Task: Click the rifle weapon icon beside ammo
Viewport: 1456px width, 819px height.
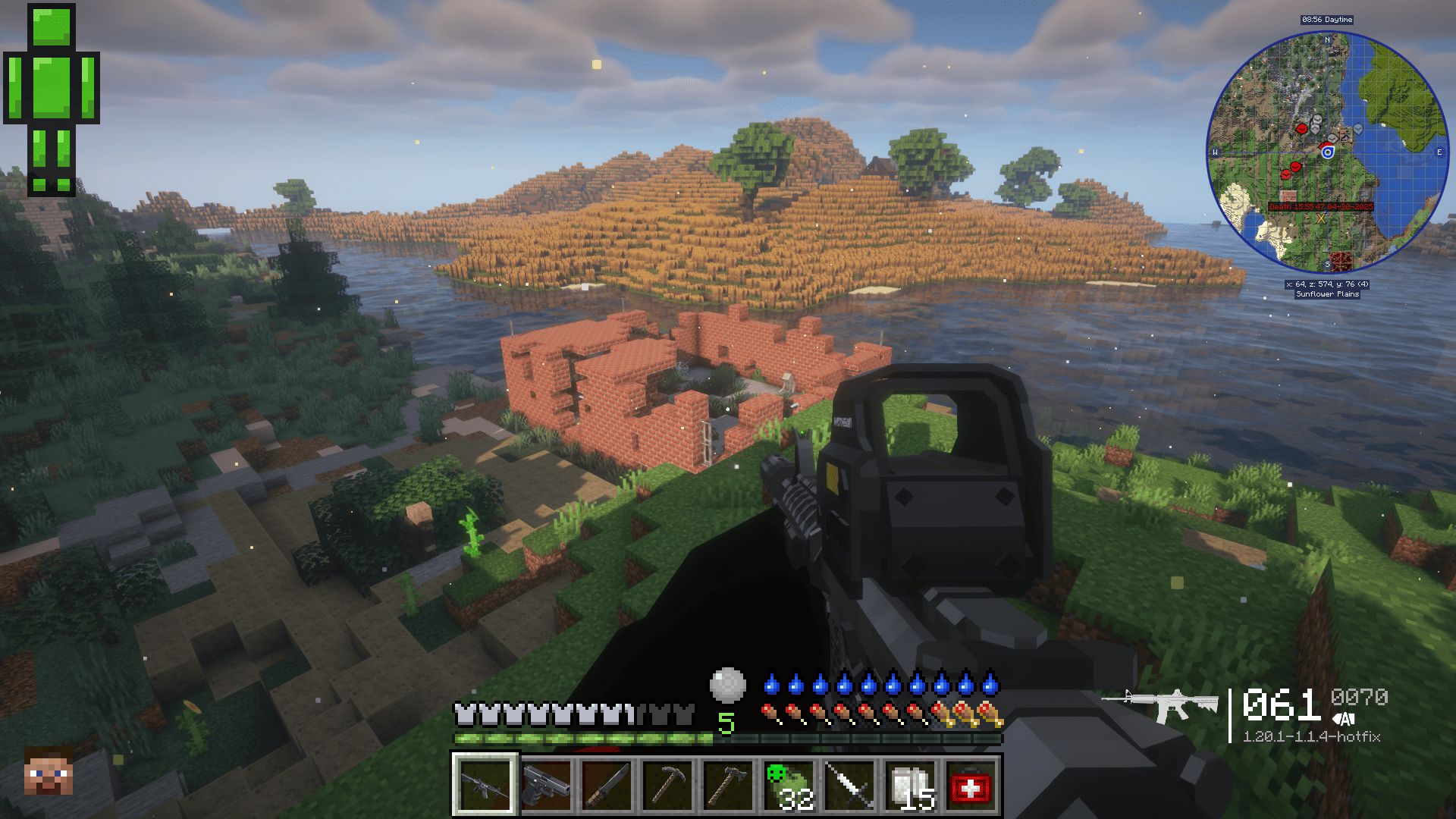Action: tap(1160, 705)
